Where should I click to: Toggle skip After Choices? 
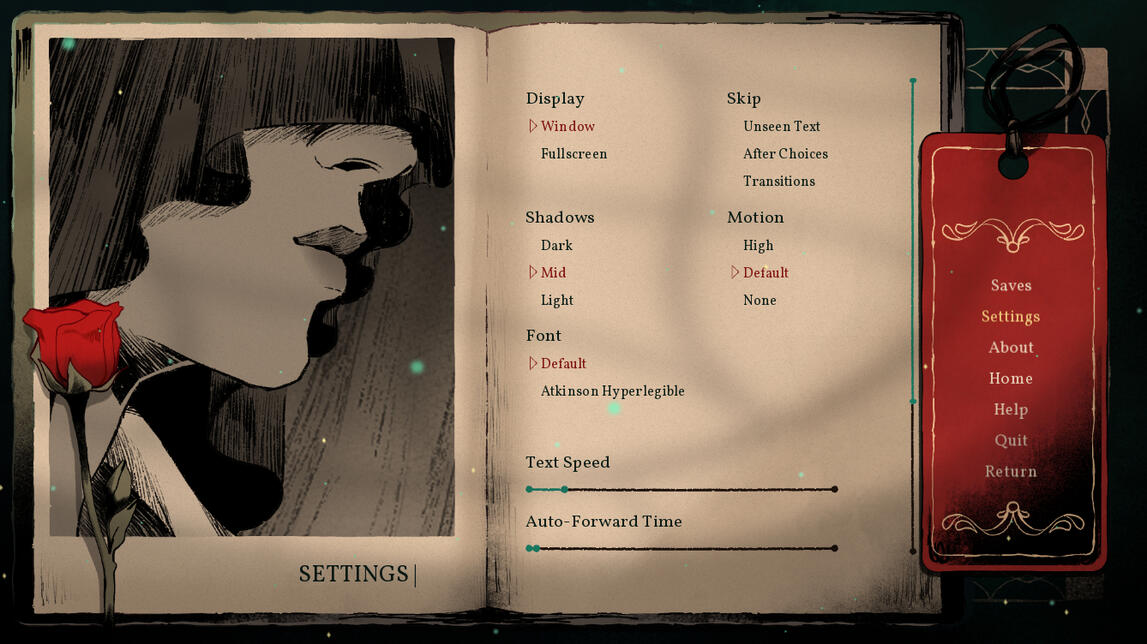tap(785, 154)
